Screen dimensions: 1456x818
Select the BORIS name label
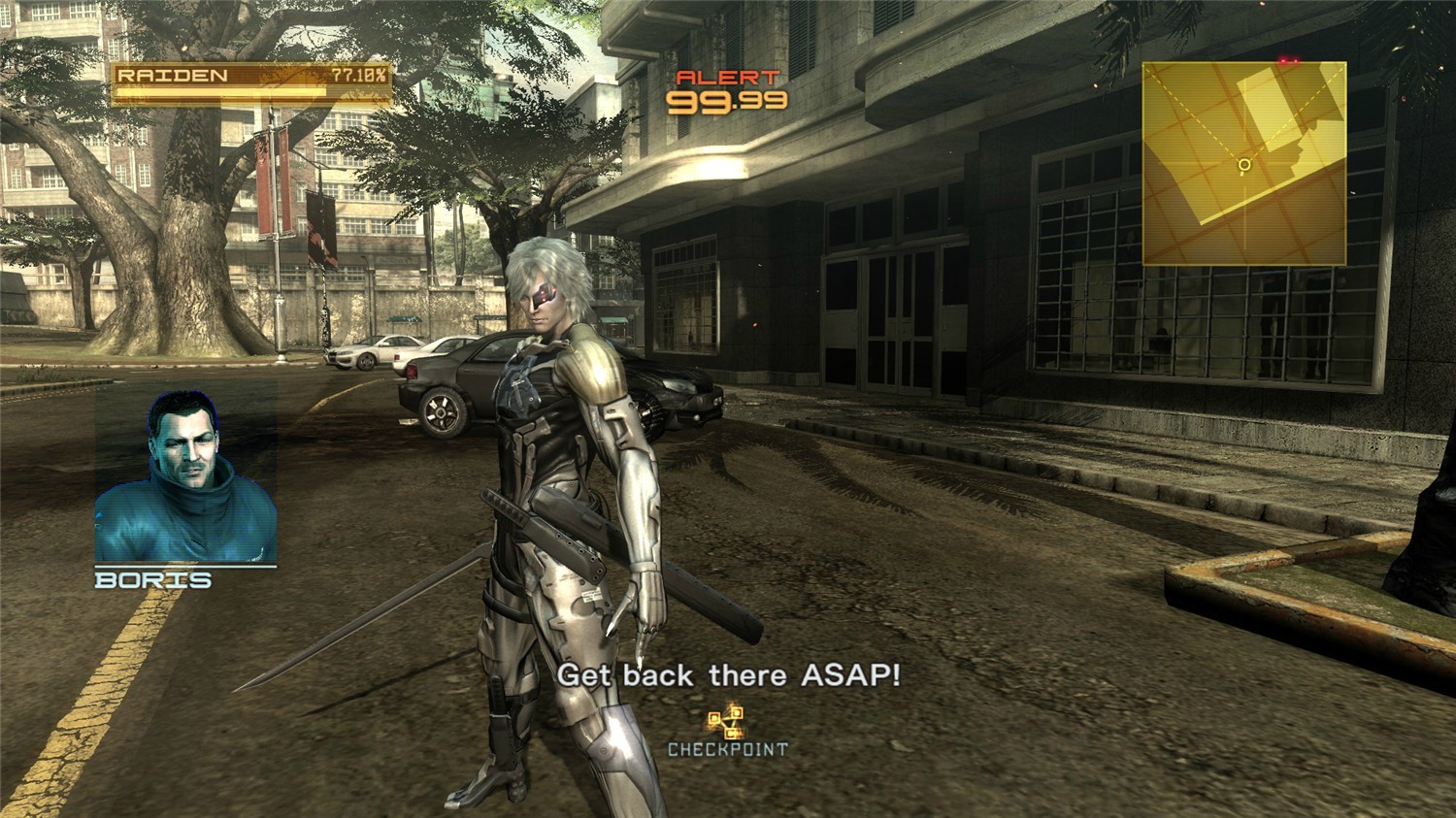(152, 578)
